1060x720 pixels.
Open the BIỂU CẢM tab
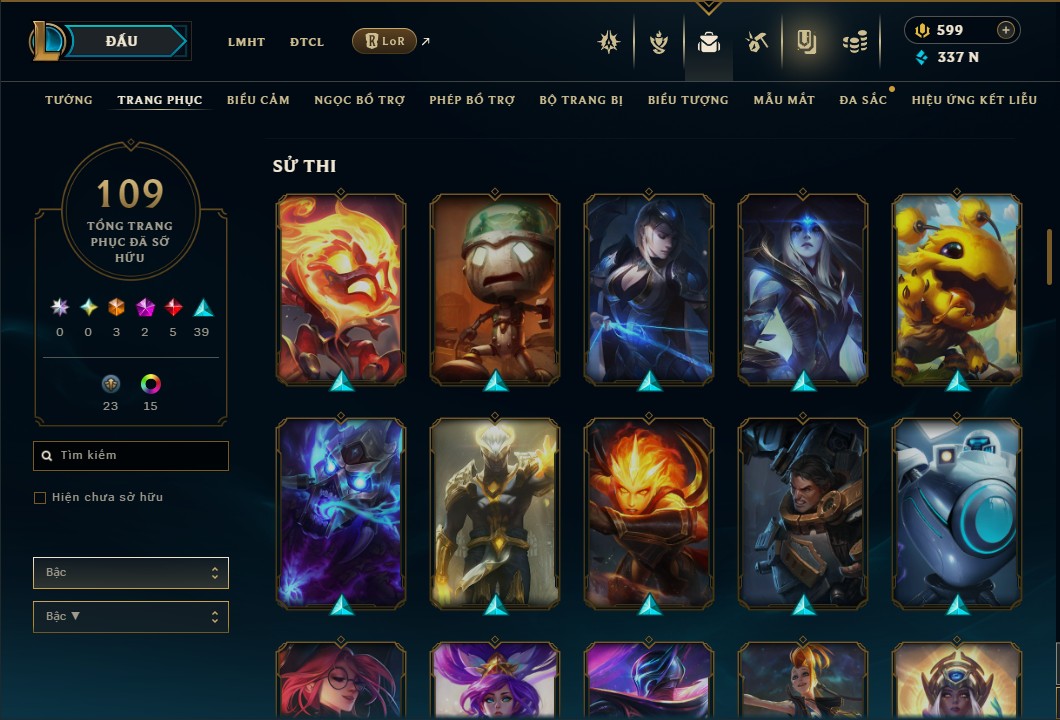(x=258, y=100)
